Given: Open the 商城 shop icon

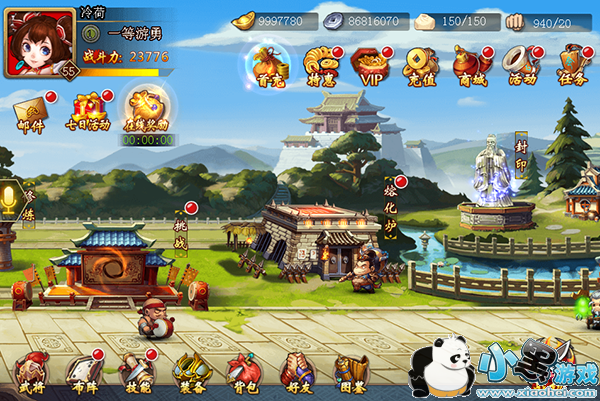Looking at the screenshot, I should click(x=470, y=62).
